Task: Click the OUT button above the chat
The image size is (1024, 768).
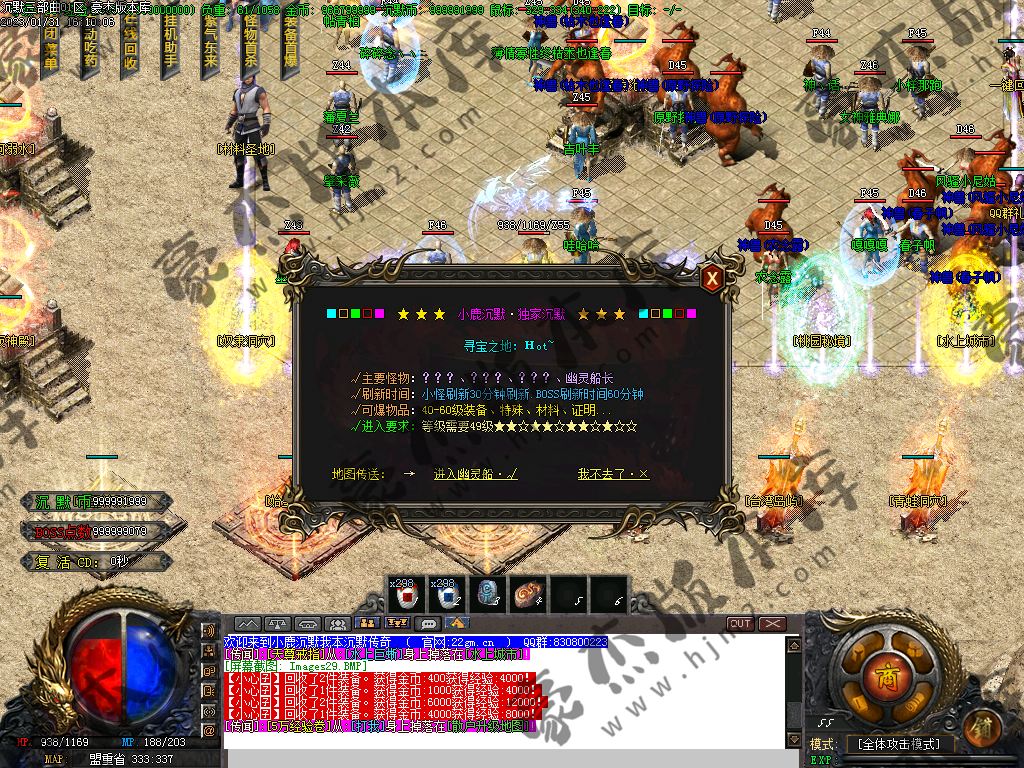Action: [740, 624]
